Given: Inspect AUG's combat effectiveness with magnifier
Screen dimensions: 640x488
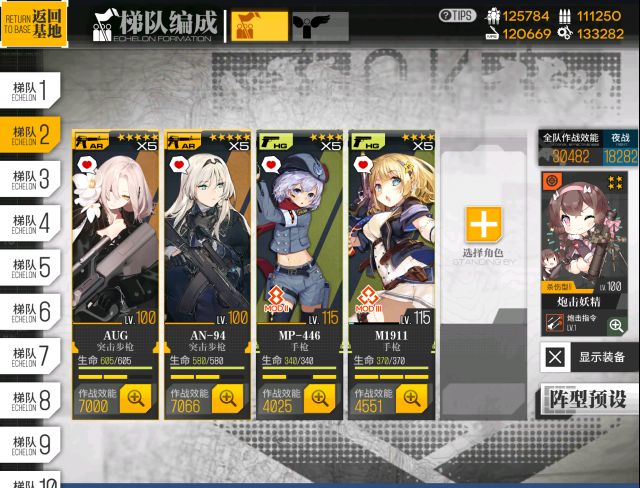Looking at the screenshot, I should click(136, 397).
